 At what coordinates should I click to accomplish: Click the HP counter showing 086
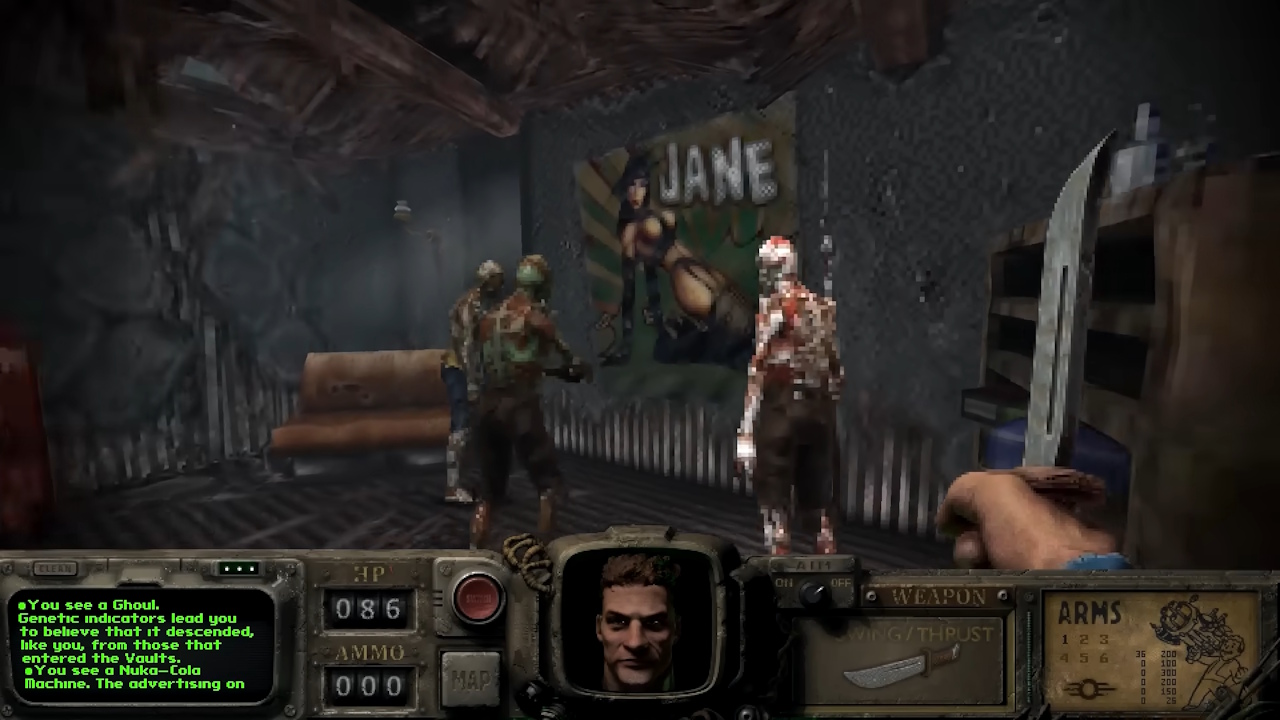click(371, 607)
